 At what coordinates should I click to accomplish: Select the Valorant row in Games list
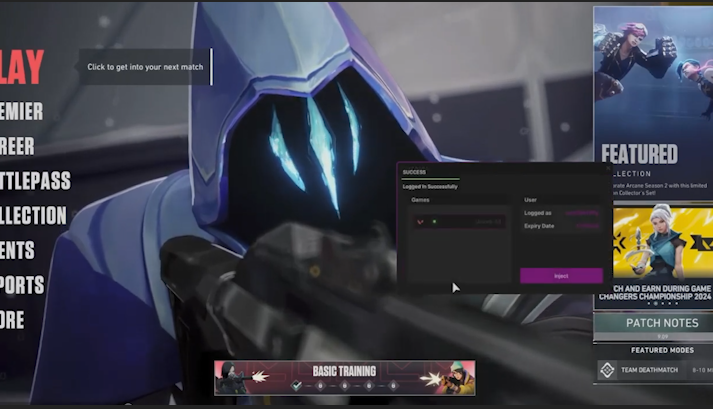(459, 221)
